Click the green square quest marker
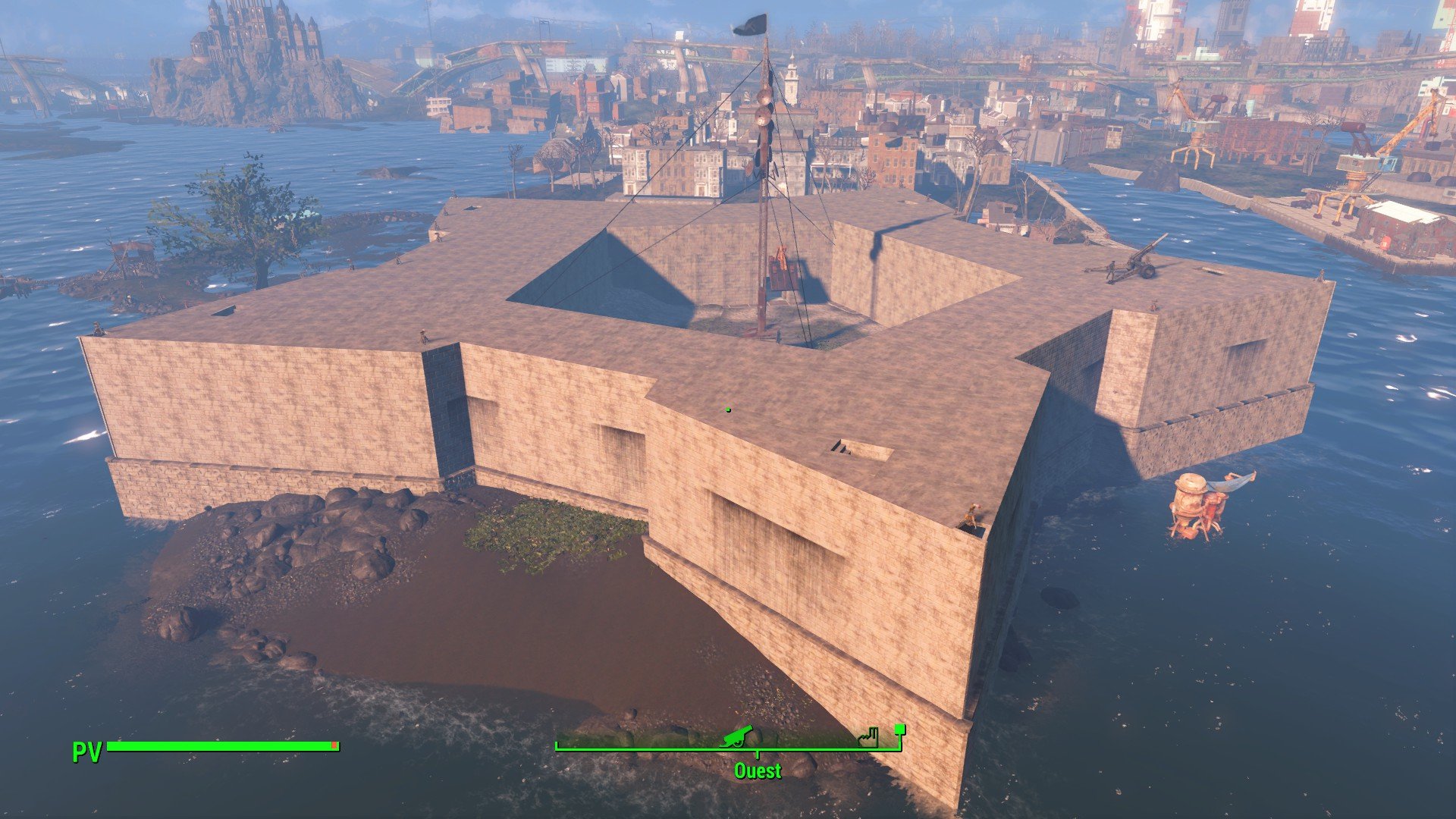This screenshot has height=819, width=1456. point(900,730)
